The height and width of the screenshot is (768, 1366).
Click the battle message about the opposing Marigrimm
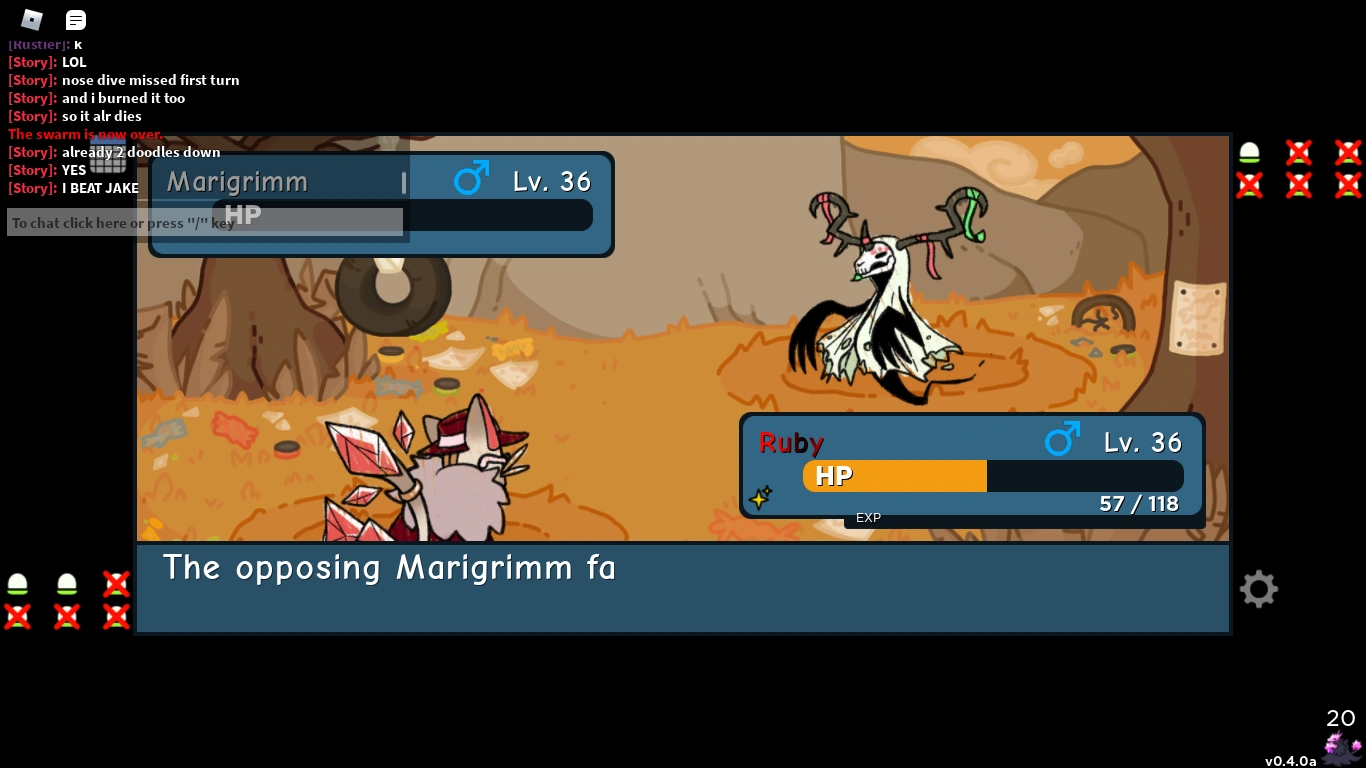pyautogui.click(x=390, y=568)
